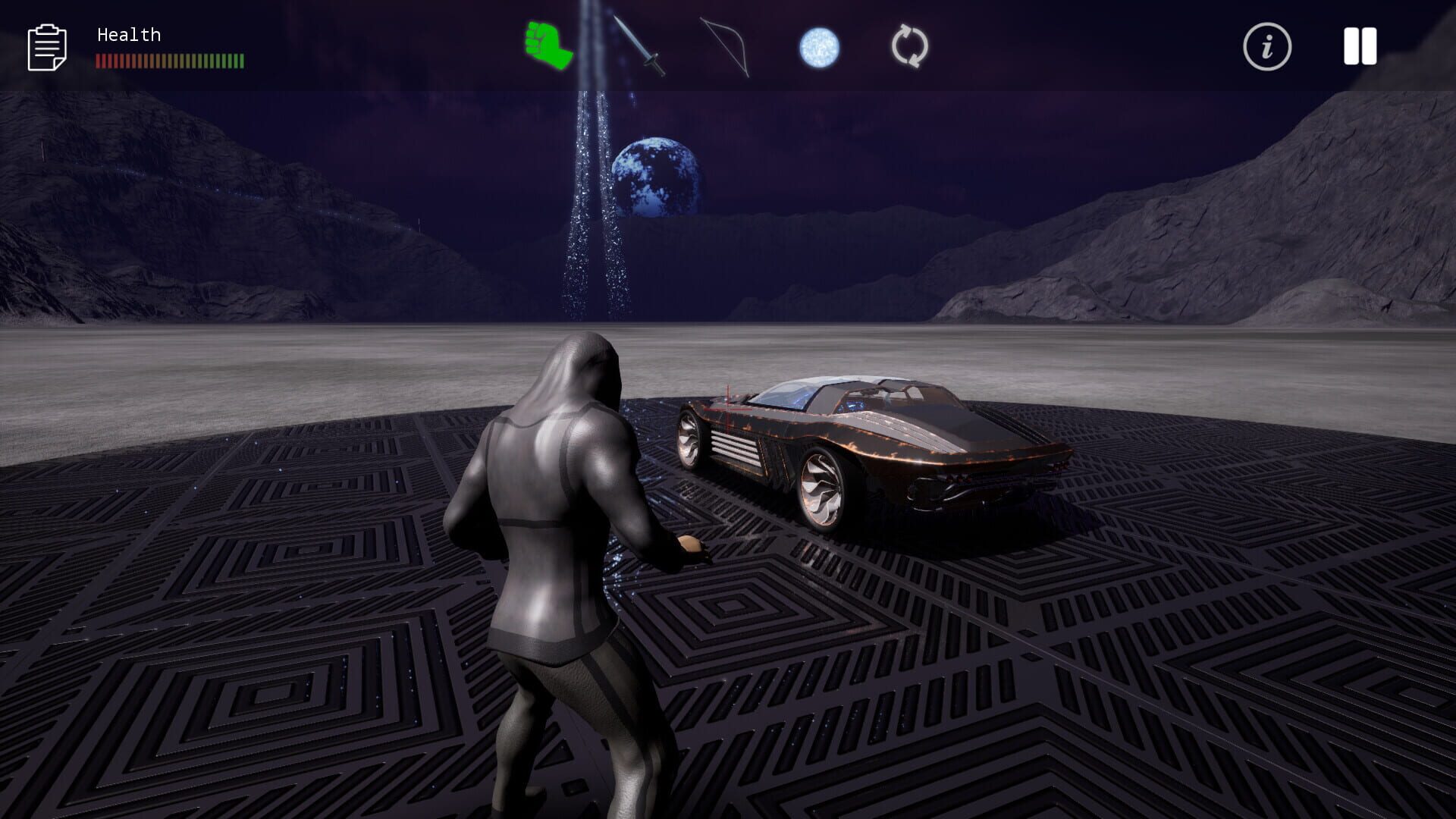Toggle game info overlay on
The image size is (1456, 819).
tap(1266, 47)
